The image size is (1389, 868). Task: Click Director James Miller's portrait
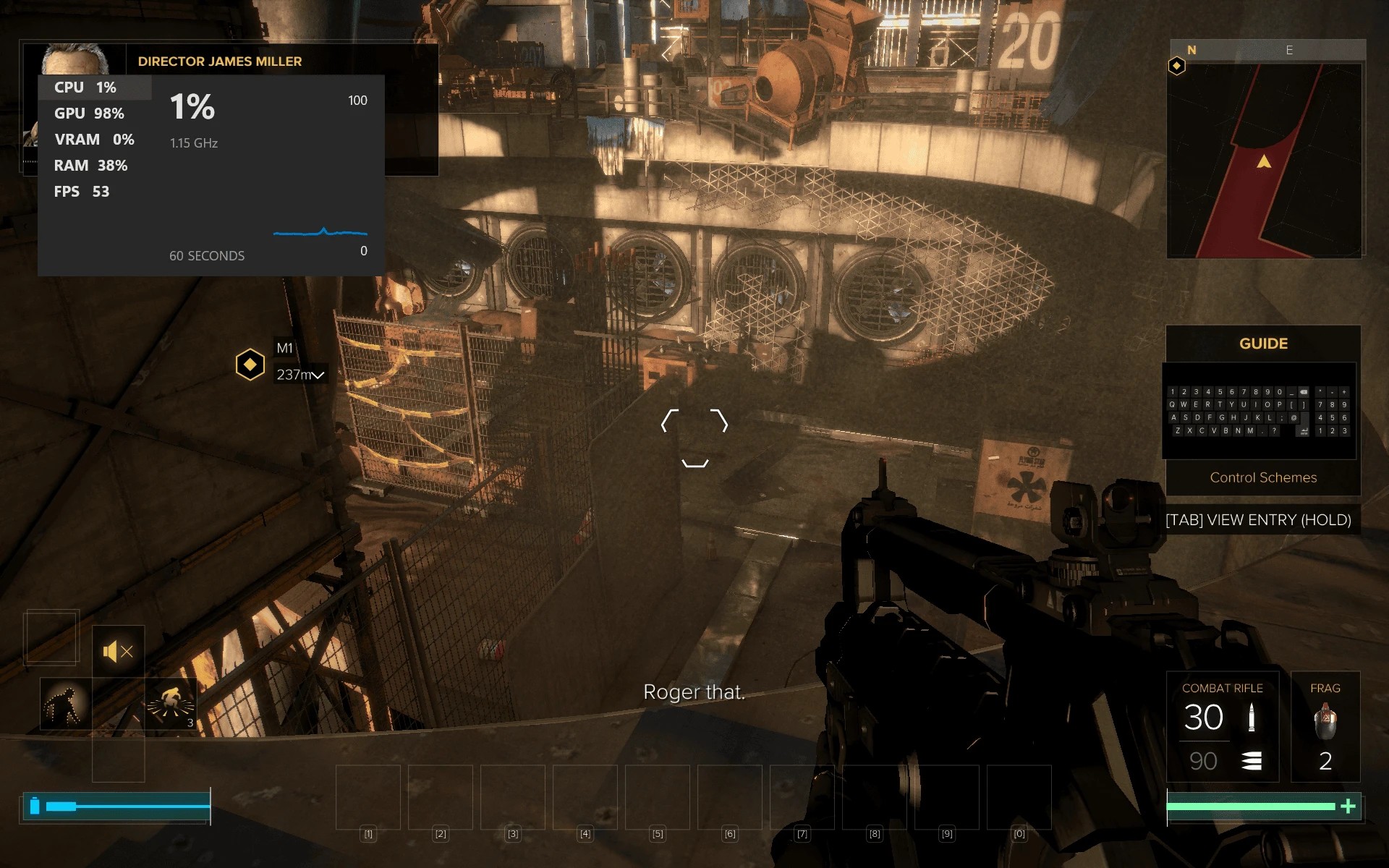[x=75, y=59]
